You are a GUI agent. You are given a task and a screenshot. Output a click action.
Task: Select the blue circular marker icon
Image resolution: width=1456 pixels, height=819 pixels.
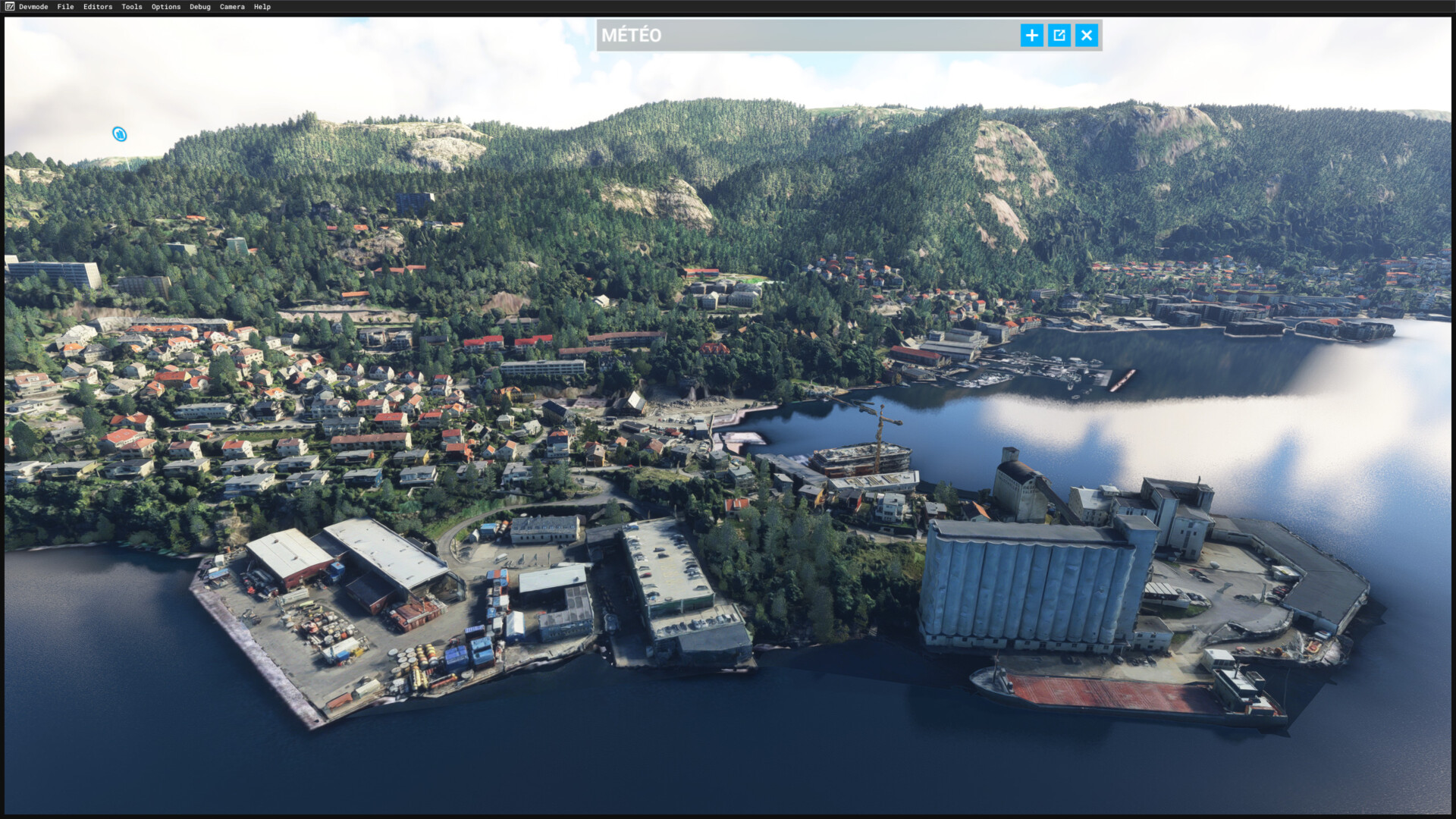[x=119, y=134]
